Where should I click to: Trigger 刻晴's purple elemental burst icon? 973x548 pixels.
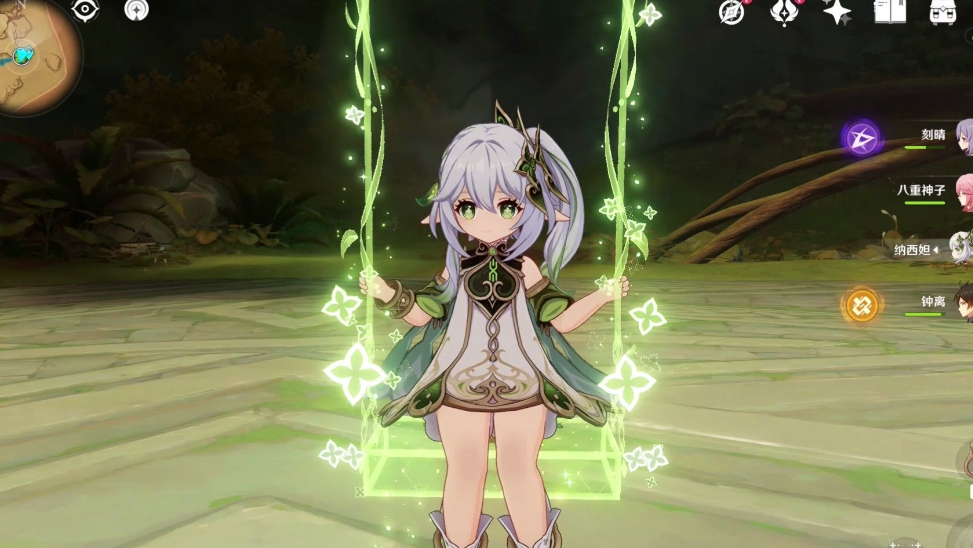tap(861, 138)
